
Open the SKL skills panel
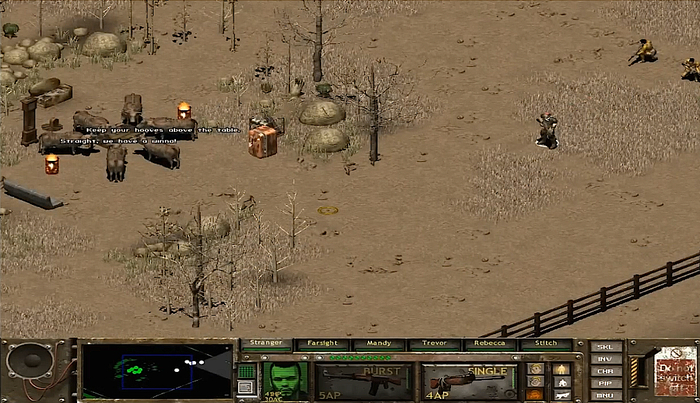(x=604, y=347)
